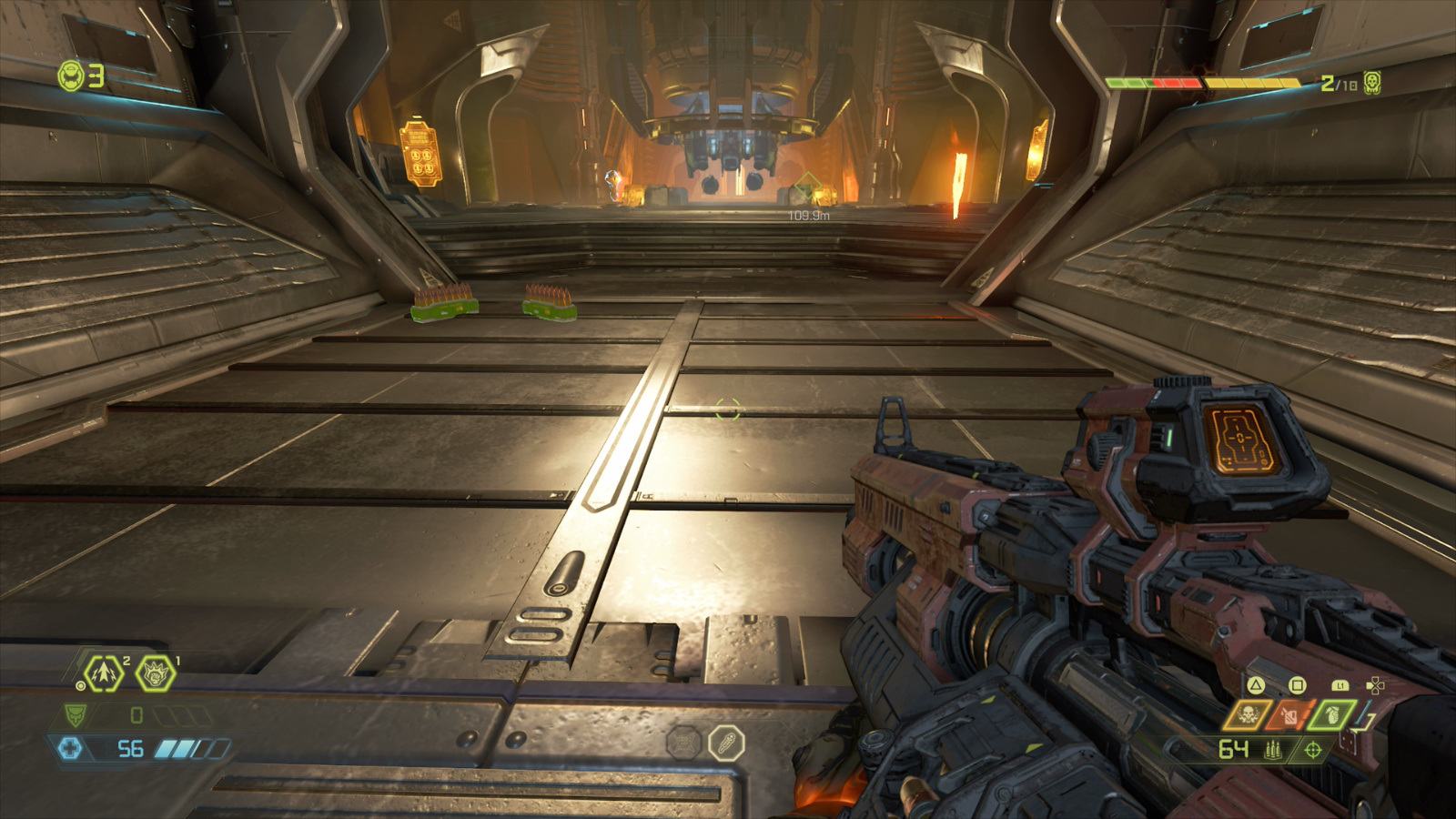
Task: Toggle the L1 button prompt indicator
Action: 1340,686
